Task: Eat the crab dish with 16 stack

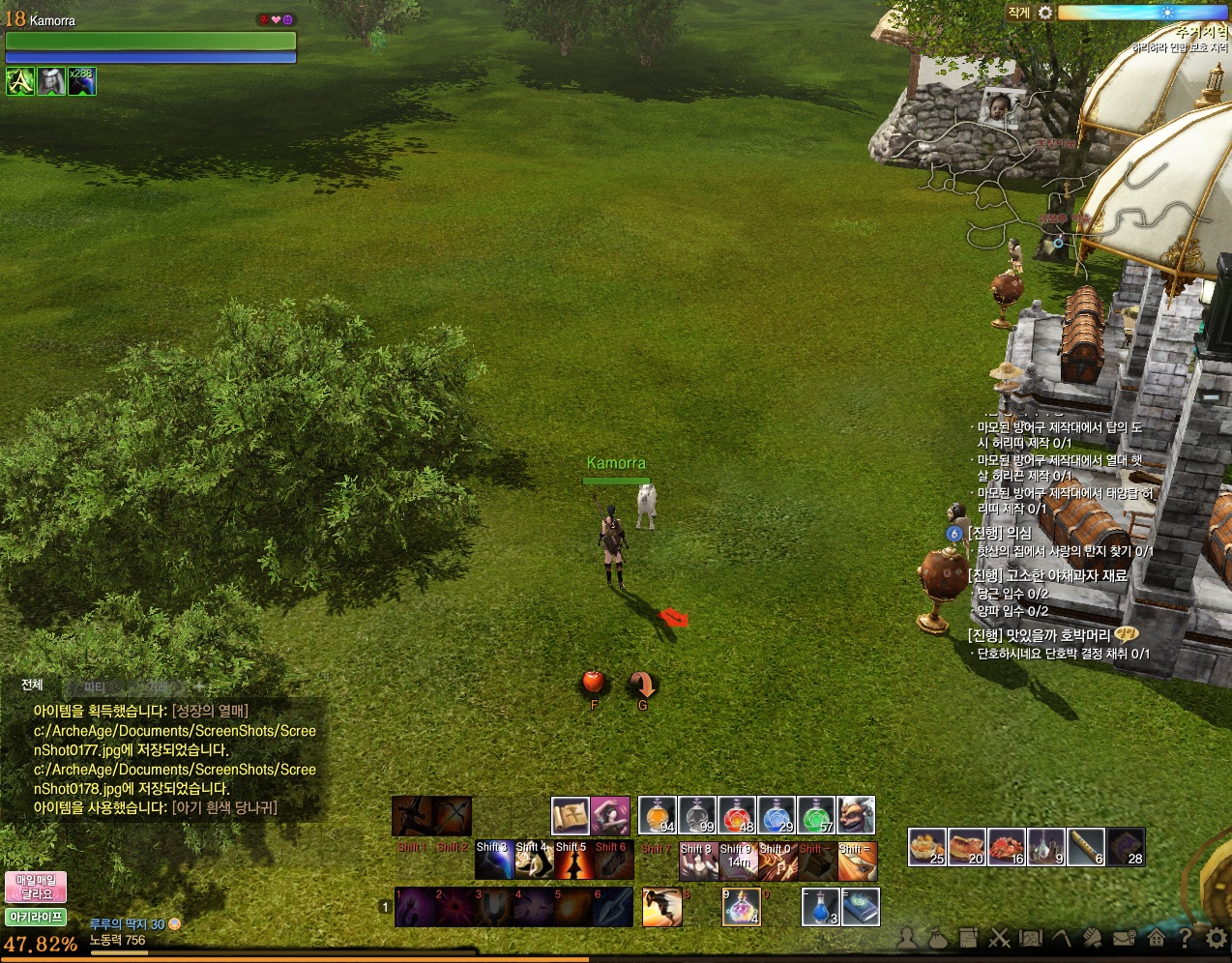Action: [x=1007, y=846]
